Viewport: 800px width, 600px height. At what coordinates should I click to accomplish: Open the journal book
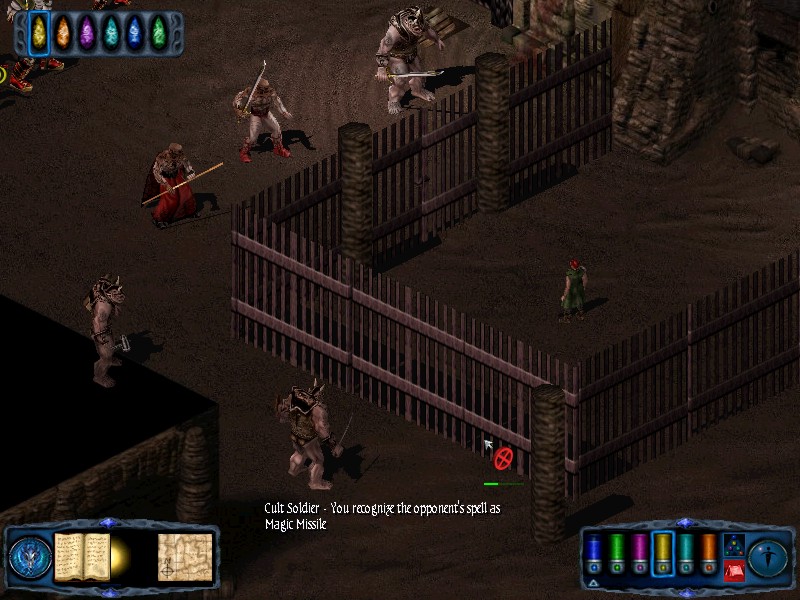coord(82,557)
